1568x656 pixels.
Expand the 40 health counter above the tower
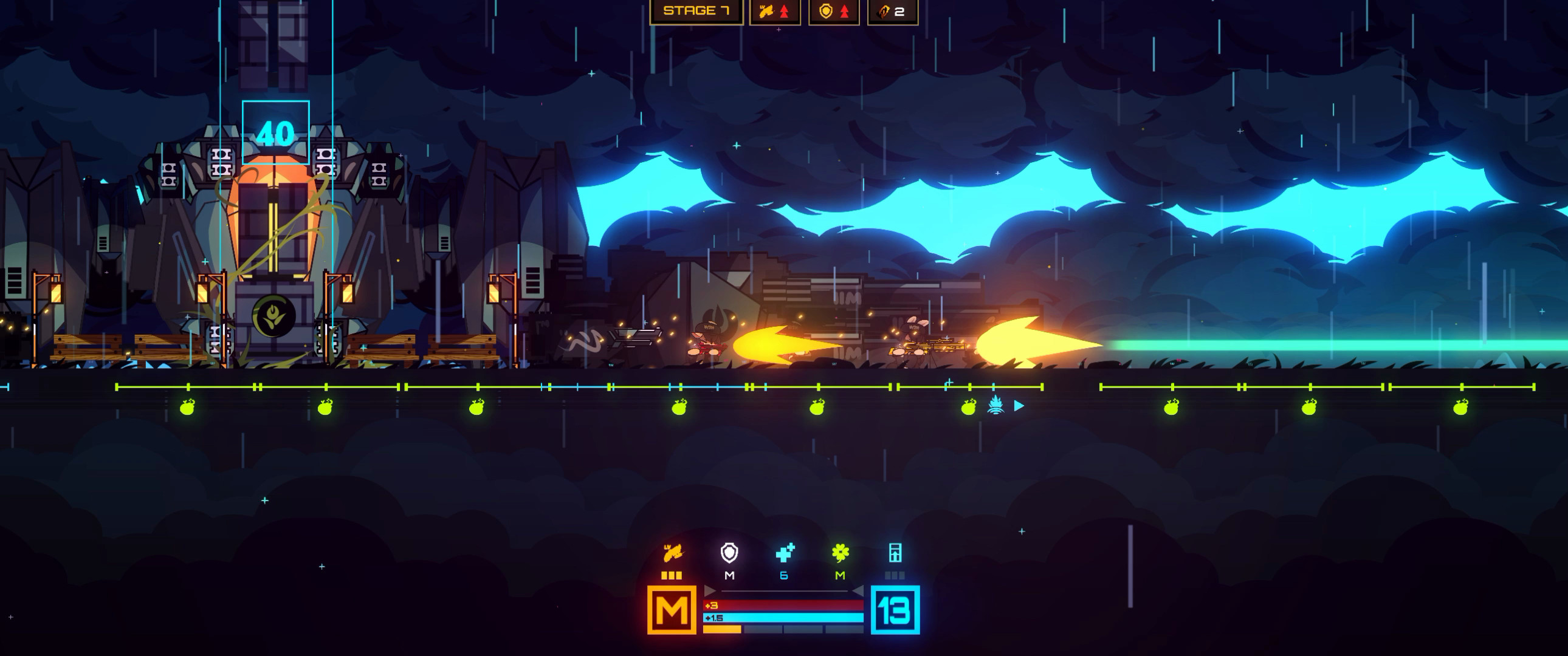coord(276,132)
